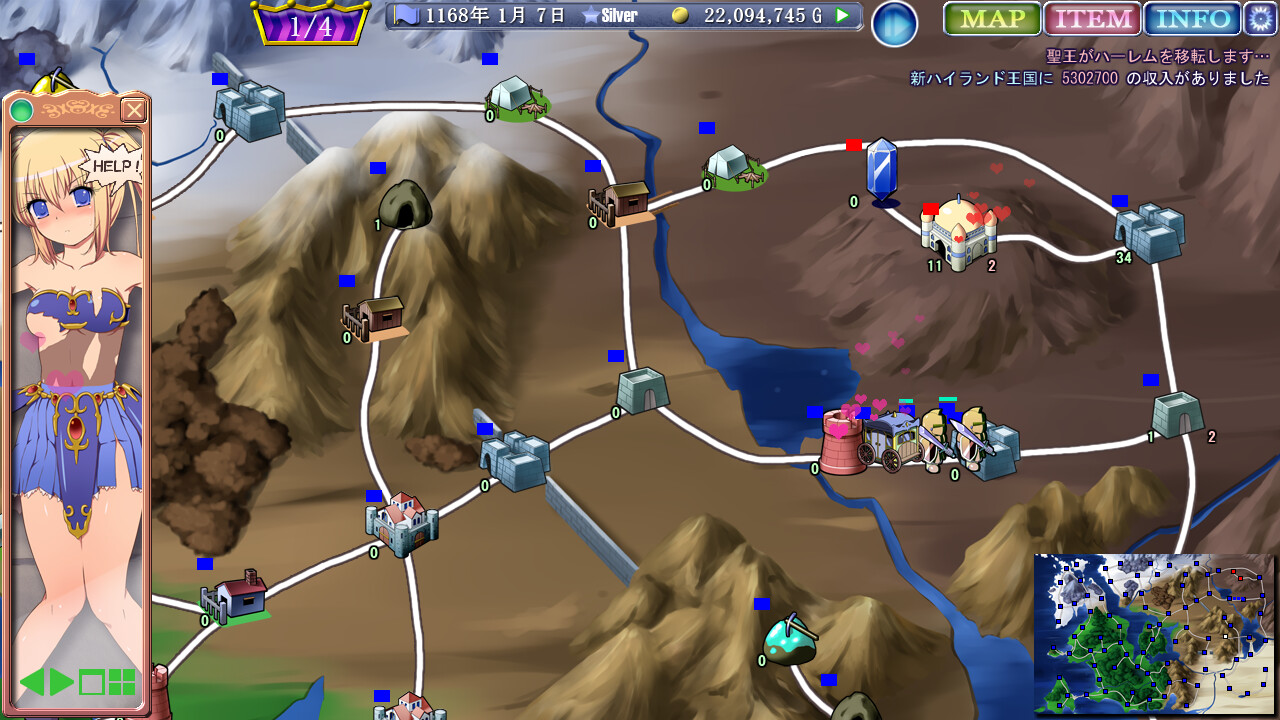Select the dark cave node
1280x720 pixels.
coord(405,205)
